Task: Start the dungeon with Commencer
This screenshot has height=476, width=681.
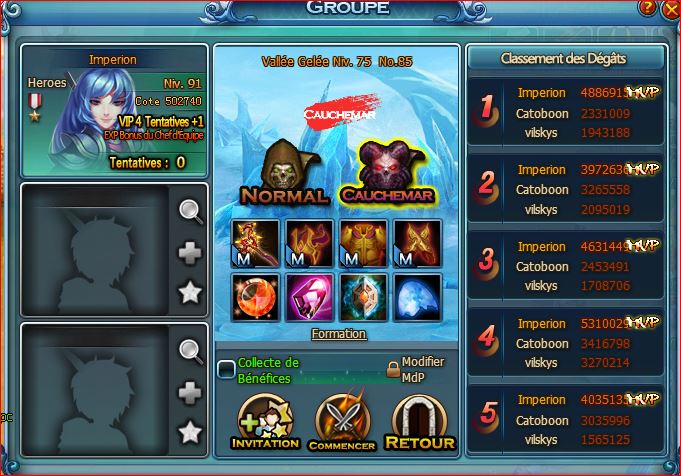Action: [342, 421]
